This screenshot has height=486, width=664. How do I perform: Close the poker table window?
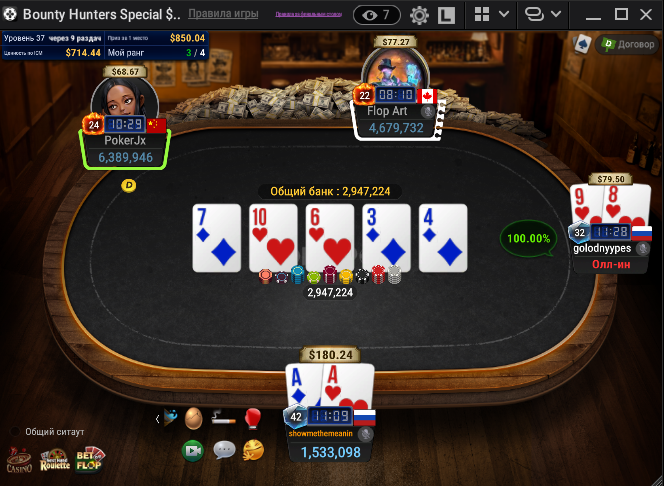point(648,15)
